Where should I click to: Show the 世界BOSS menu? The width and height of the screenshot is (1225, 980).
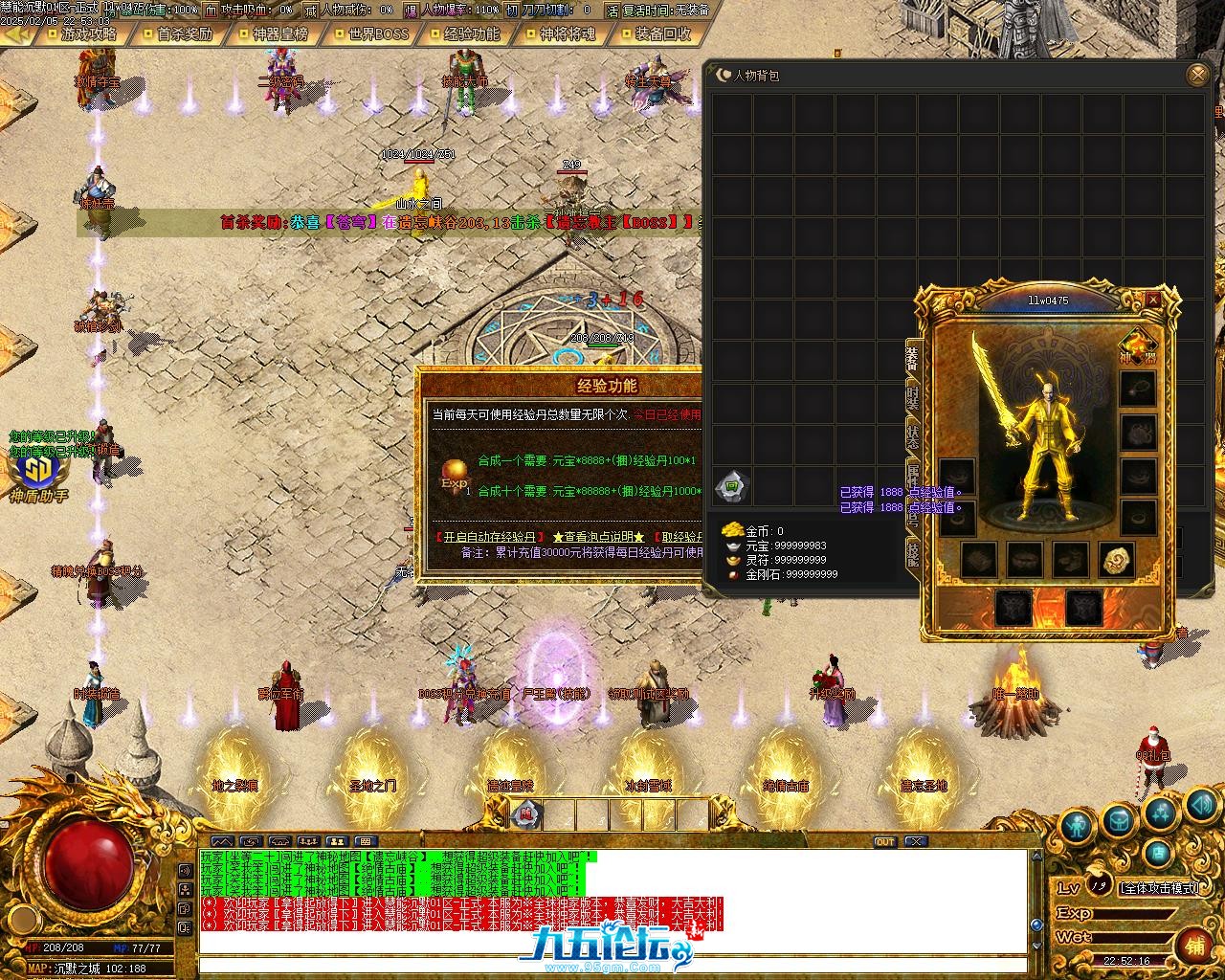377,34
